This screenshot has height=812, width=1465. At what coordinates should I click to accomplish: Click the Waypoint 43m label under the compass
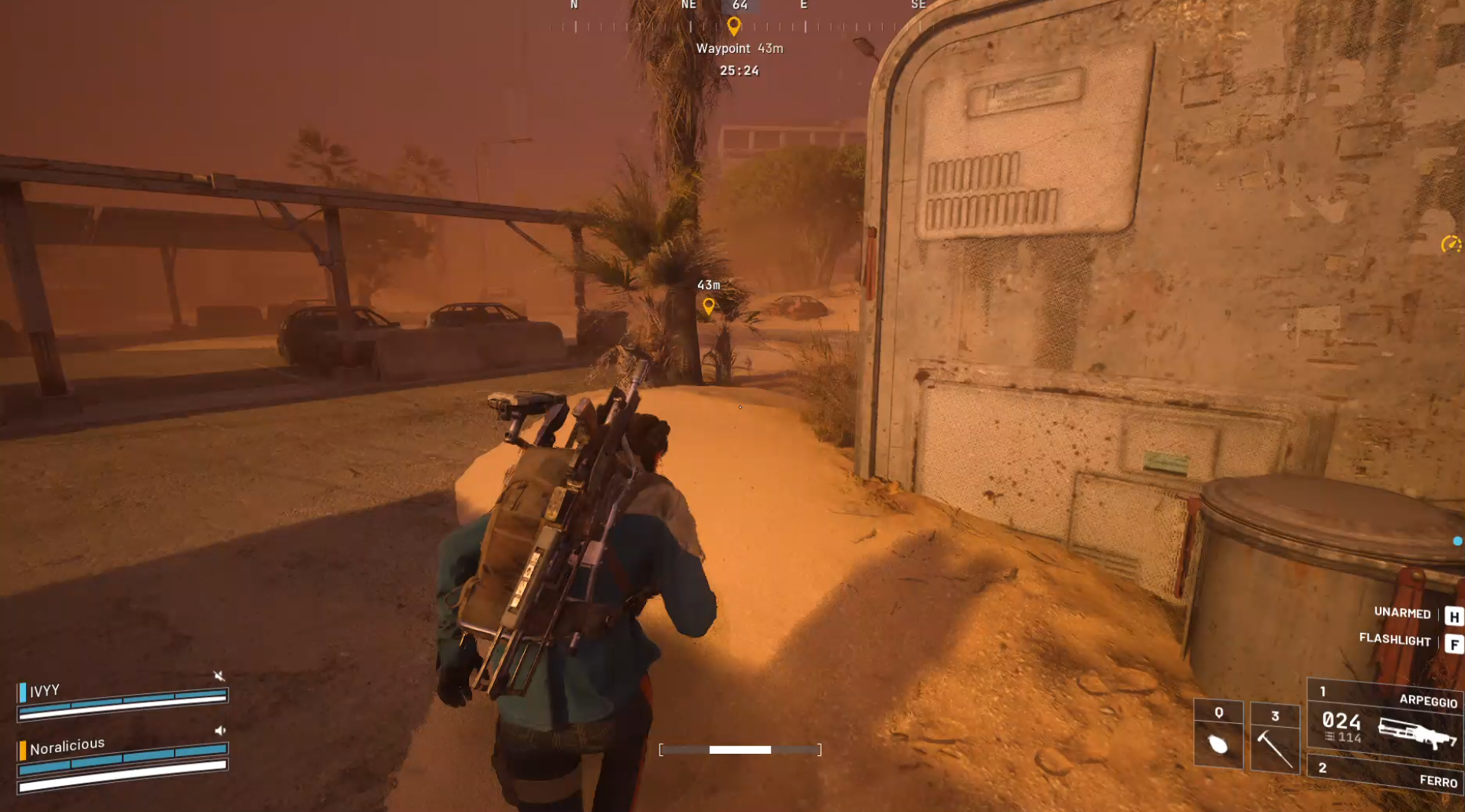click(739, 47)
